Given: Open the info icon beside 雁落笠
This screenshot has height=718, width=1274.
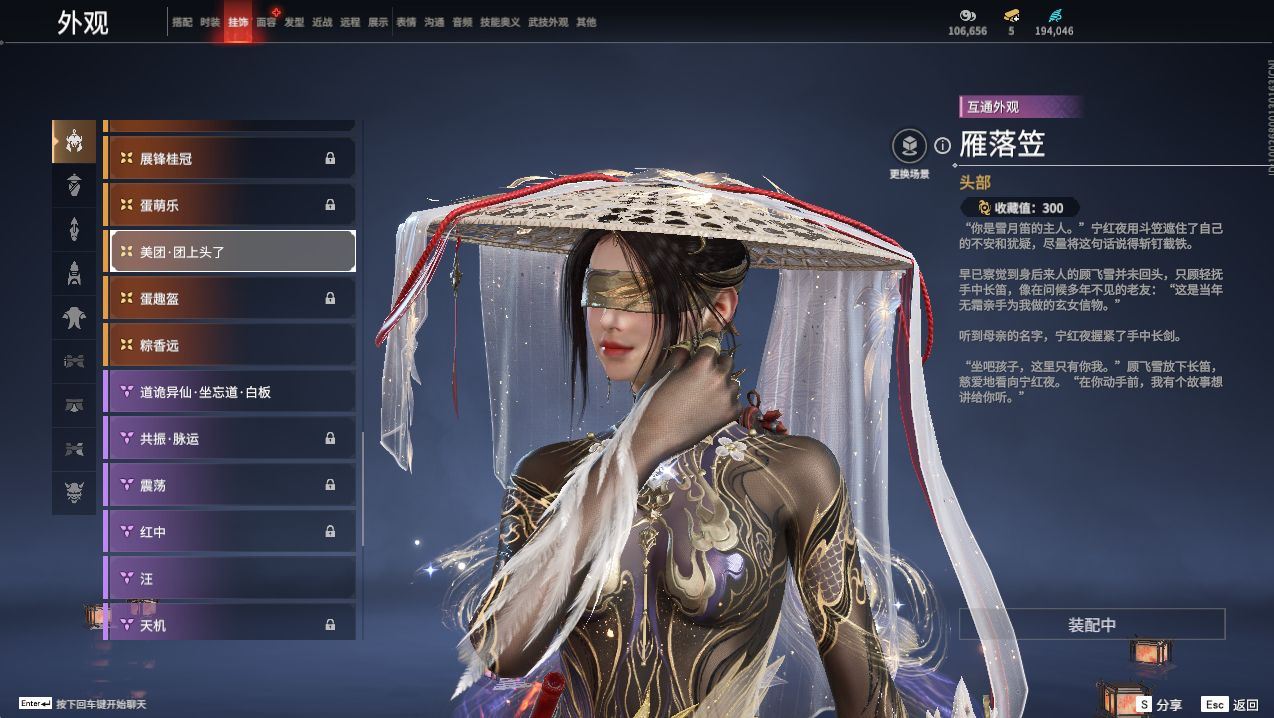Looking at the screenshot, I should click(942, 146).
